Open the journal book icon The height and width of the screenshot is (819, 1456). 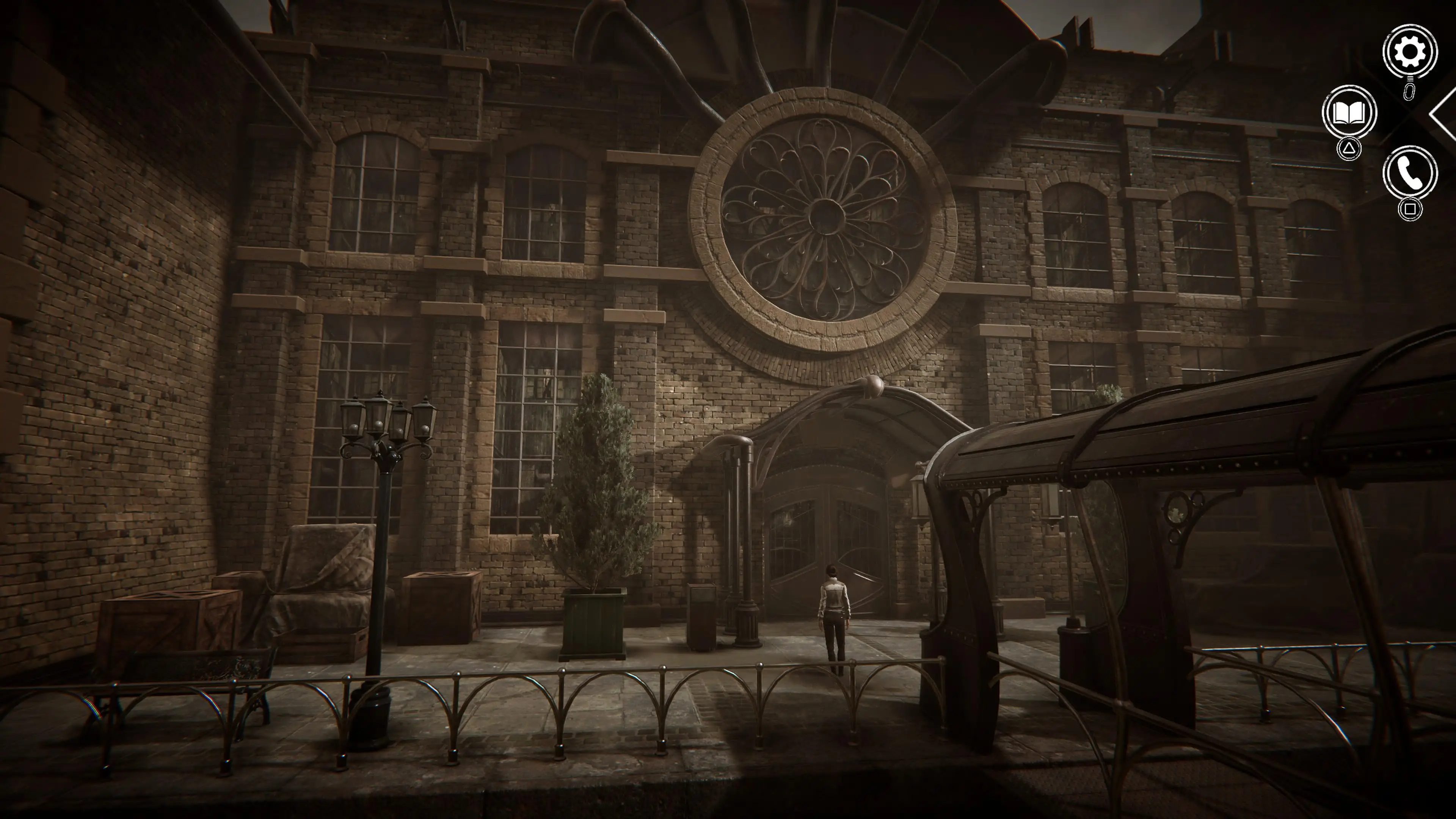(1349, 113)
